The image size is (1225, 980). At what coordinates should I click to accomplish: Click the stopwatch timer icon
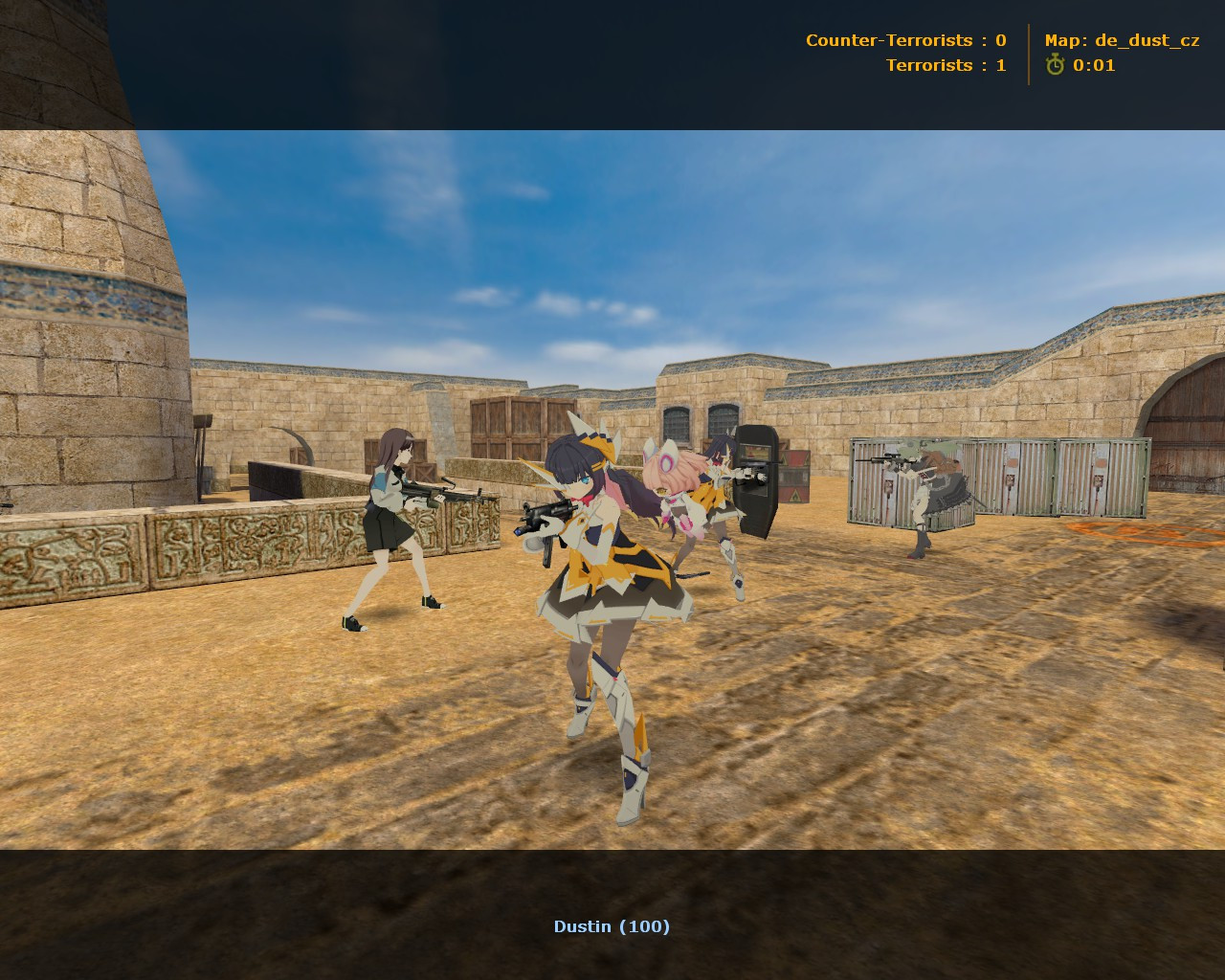1054,65
